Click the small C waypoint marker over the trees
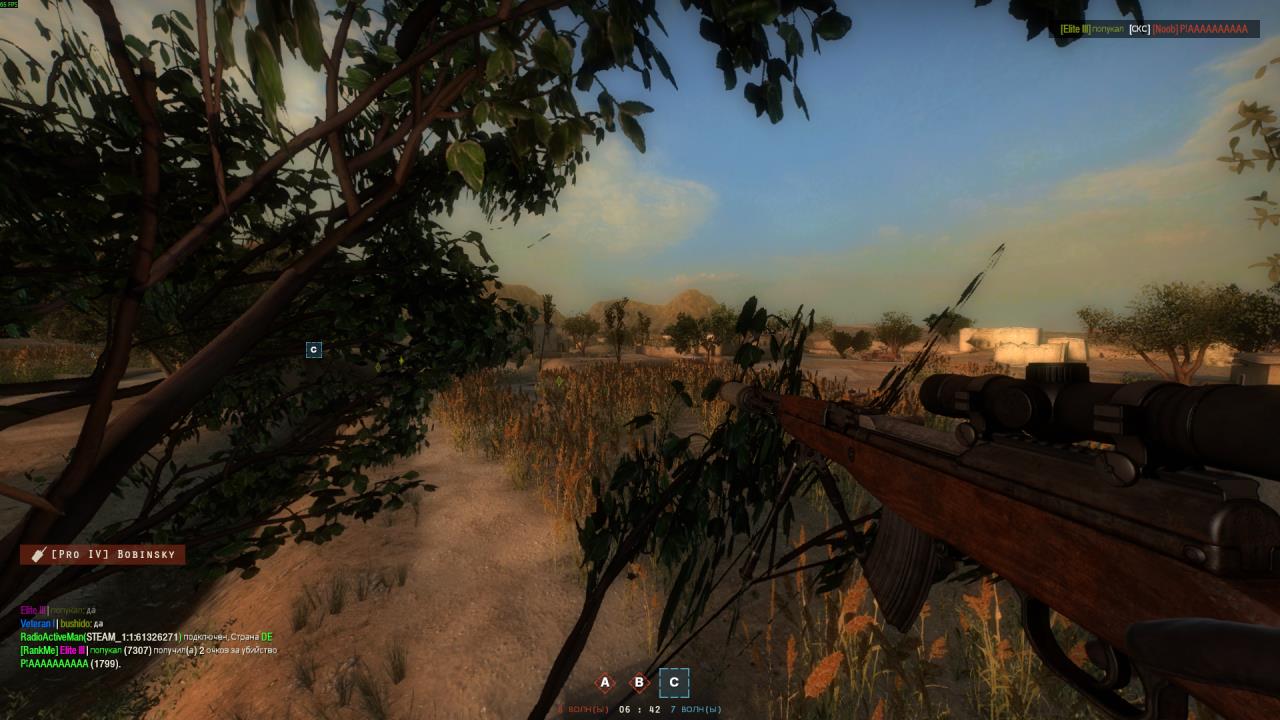The image size is (1280, 720). coord(314,350)
